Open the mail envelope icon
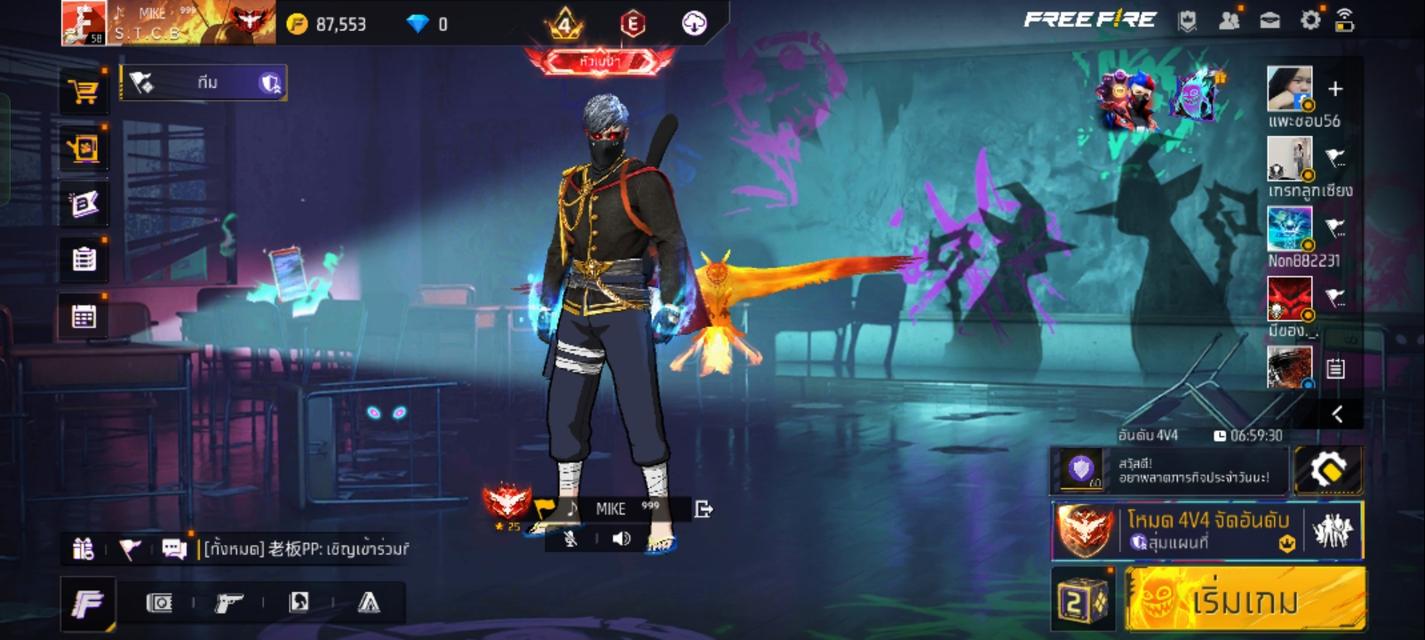 tap(1270, 20)
